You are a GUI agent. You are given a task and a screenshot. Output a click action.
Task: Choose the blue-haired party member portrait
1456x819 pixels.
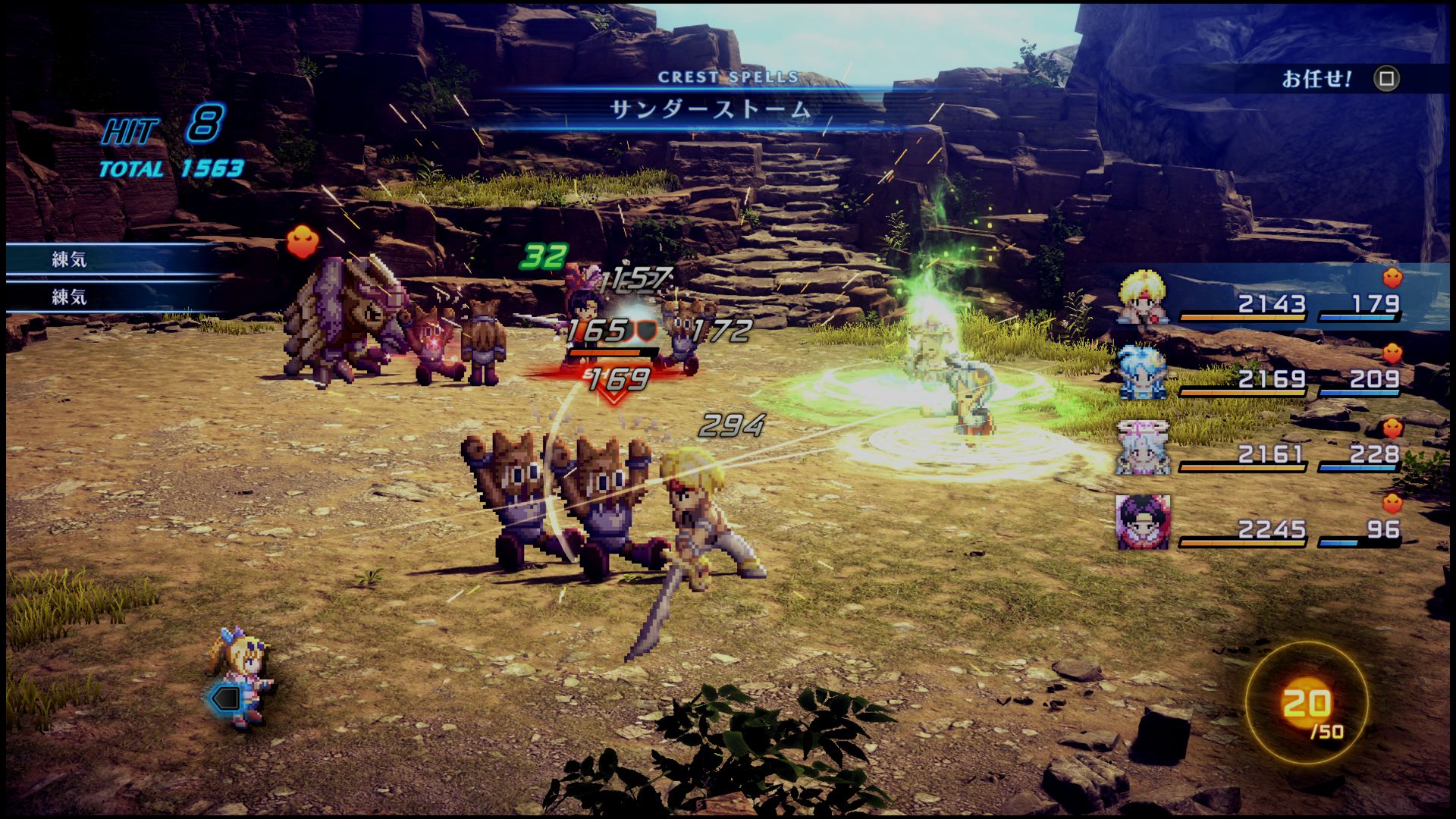pyautogui.click(x=1143, y=372)
